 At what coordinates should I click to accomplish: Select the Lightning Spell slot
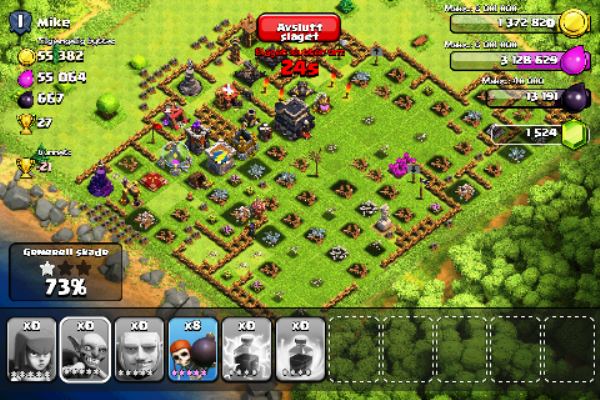tap(247, 350)
